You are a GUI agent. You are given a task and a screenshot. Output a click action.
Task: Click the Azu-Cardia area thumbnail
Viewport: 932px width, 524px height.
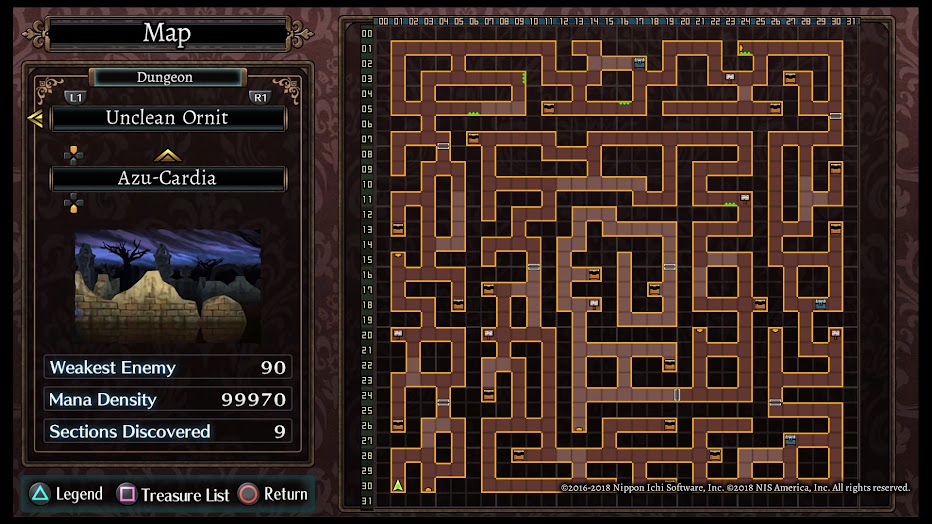168,286
